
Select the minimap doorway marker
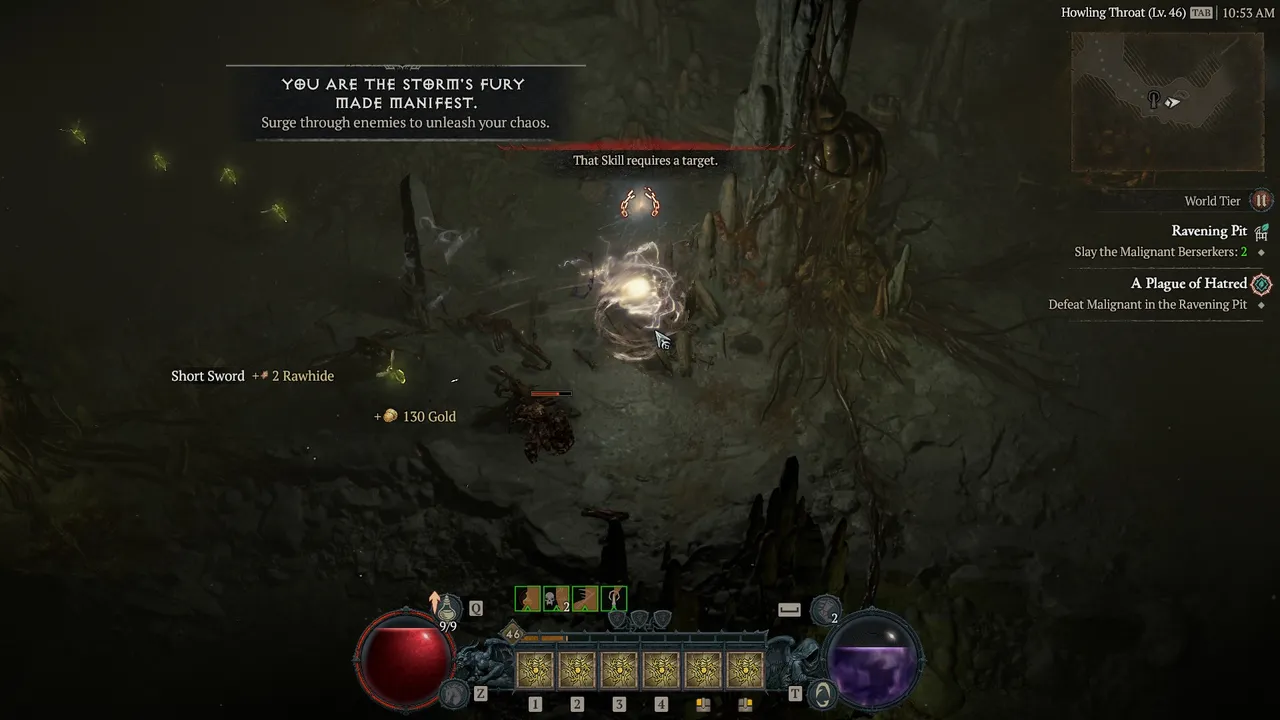click(1154, 100)
